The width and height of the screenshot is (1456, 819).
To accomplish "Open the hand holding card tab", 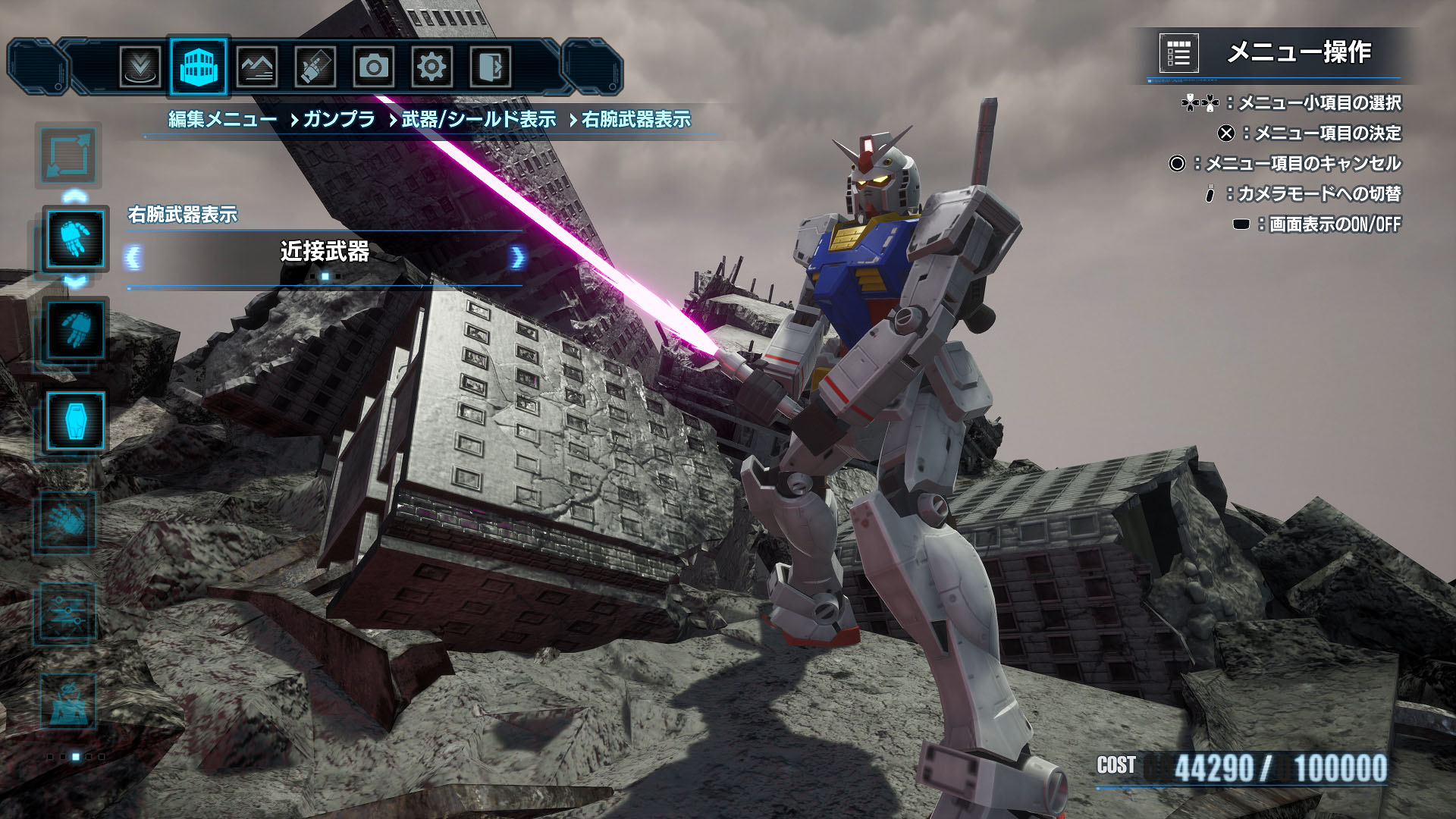I will [x=315, y=67].
